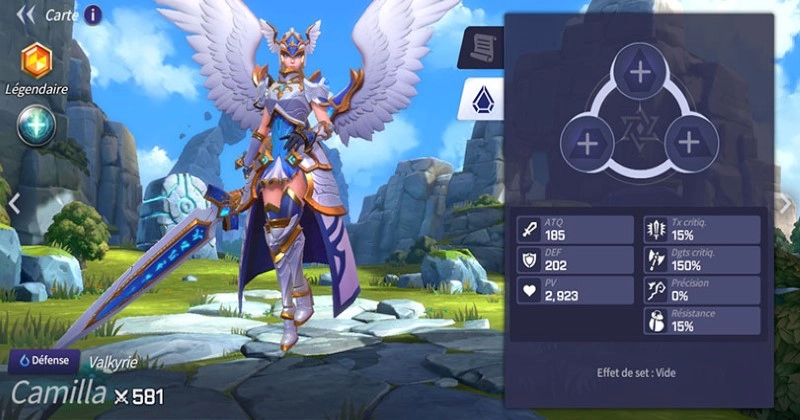Switch to the scroll tab
The height and width of the screenshot is (420, 800).
[x=479, y=46]
